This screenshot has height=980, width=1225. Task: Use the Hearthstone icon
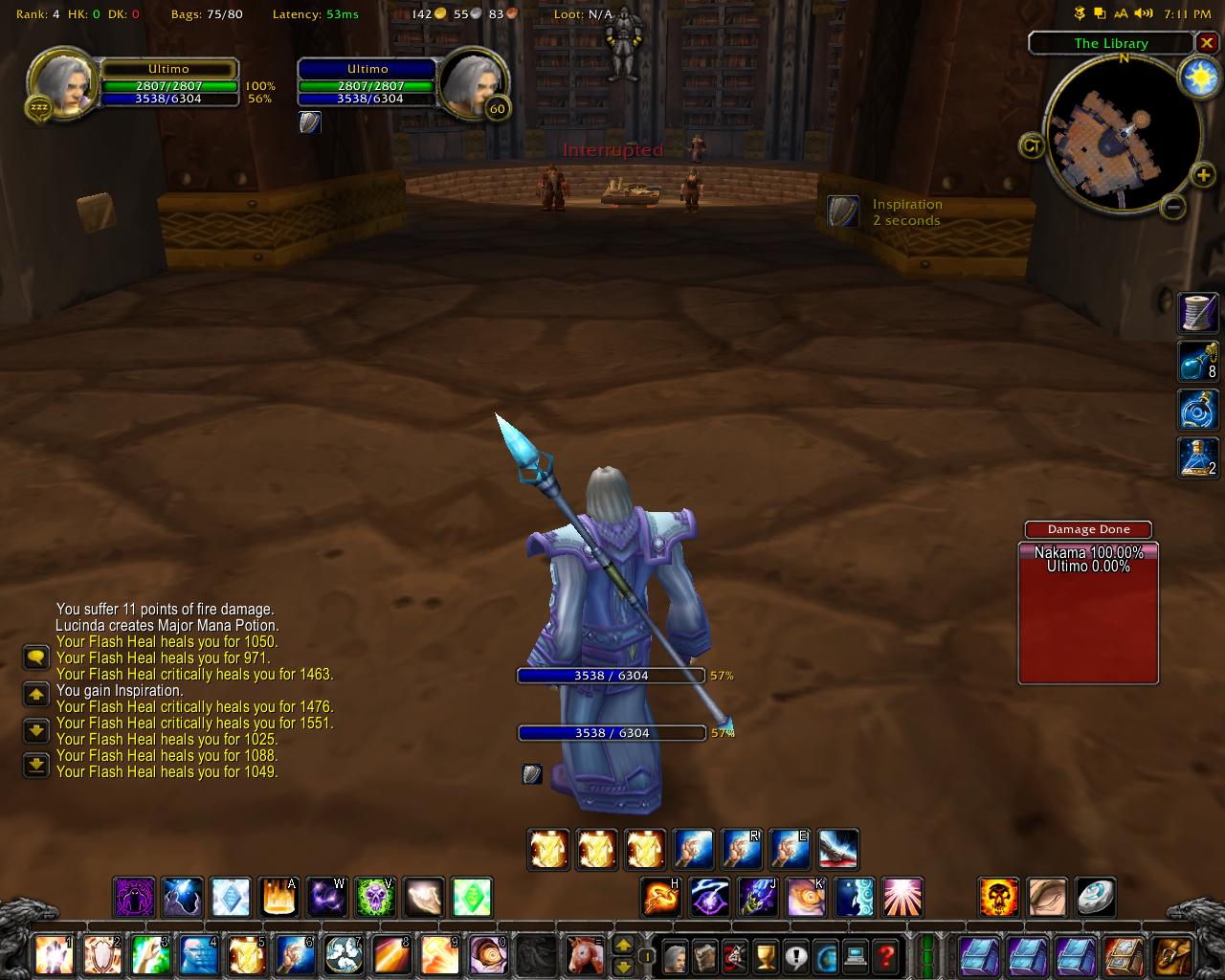pos(1095,898)
